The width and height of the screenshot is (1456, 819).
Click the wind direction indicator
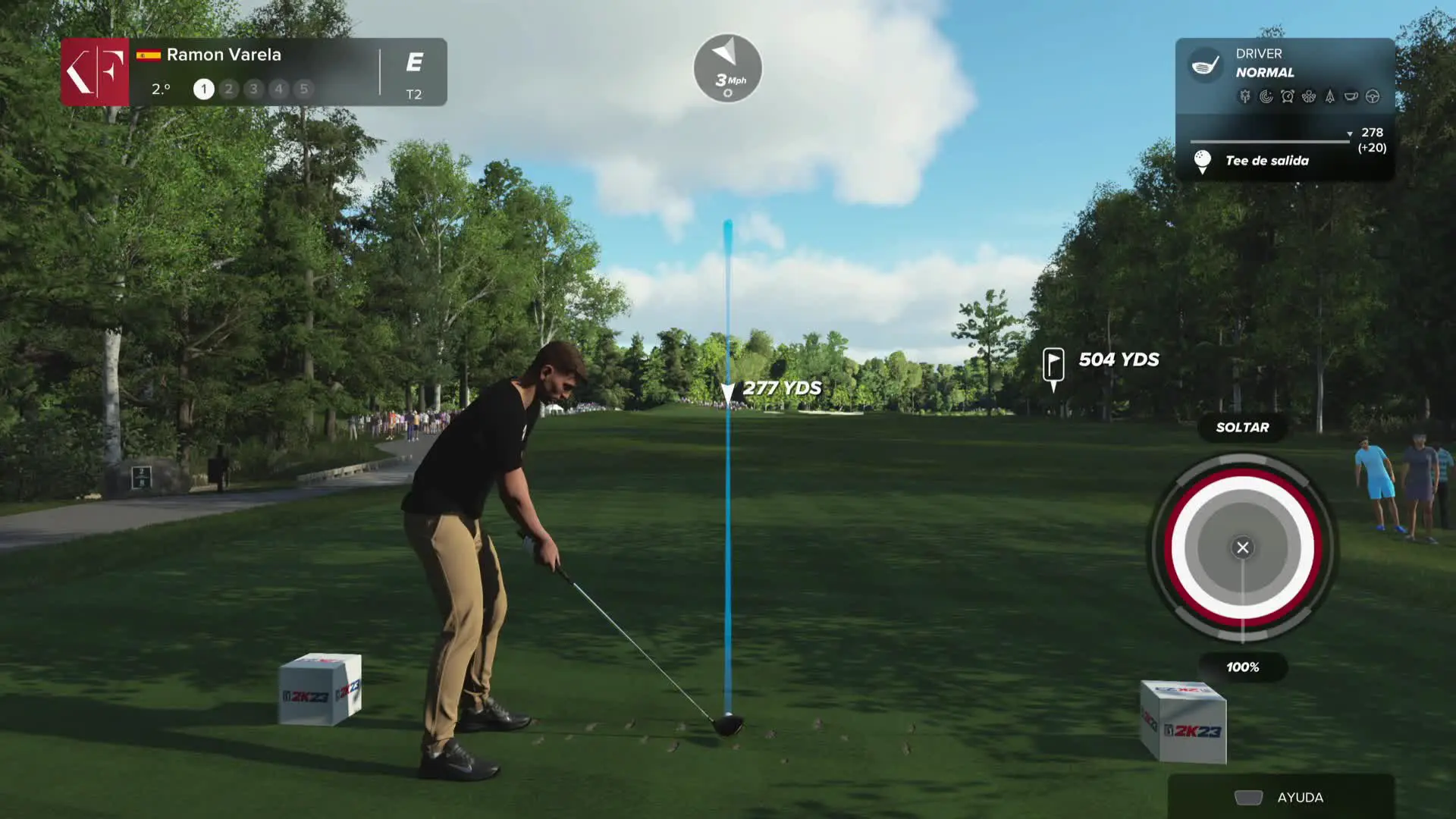click(x=727, y=68)
